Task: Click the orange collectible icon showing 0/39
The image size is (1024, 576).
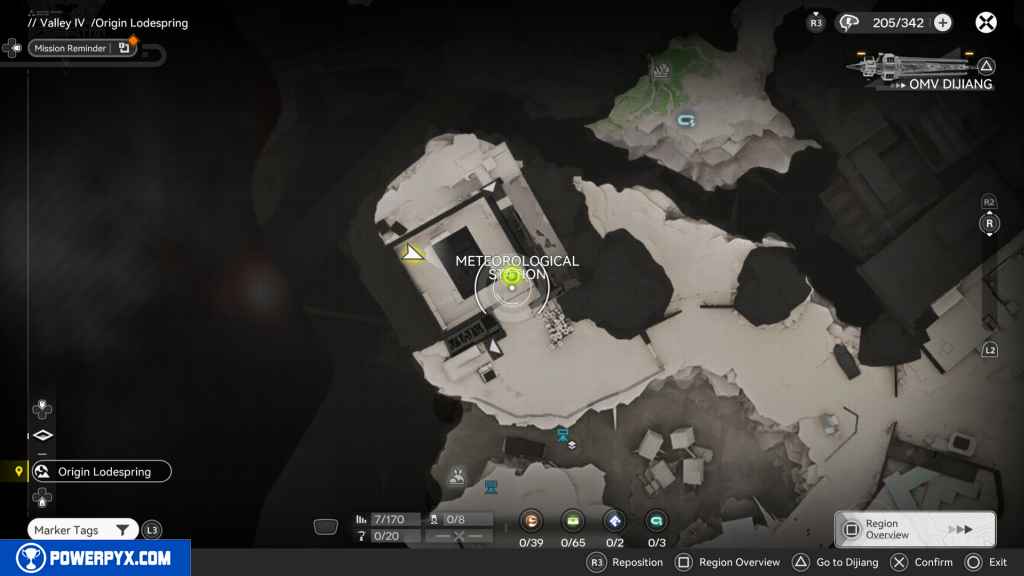Action: (x=531, y=520)
